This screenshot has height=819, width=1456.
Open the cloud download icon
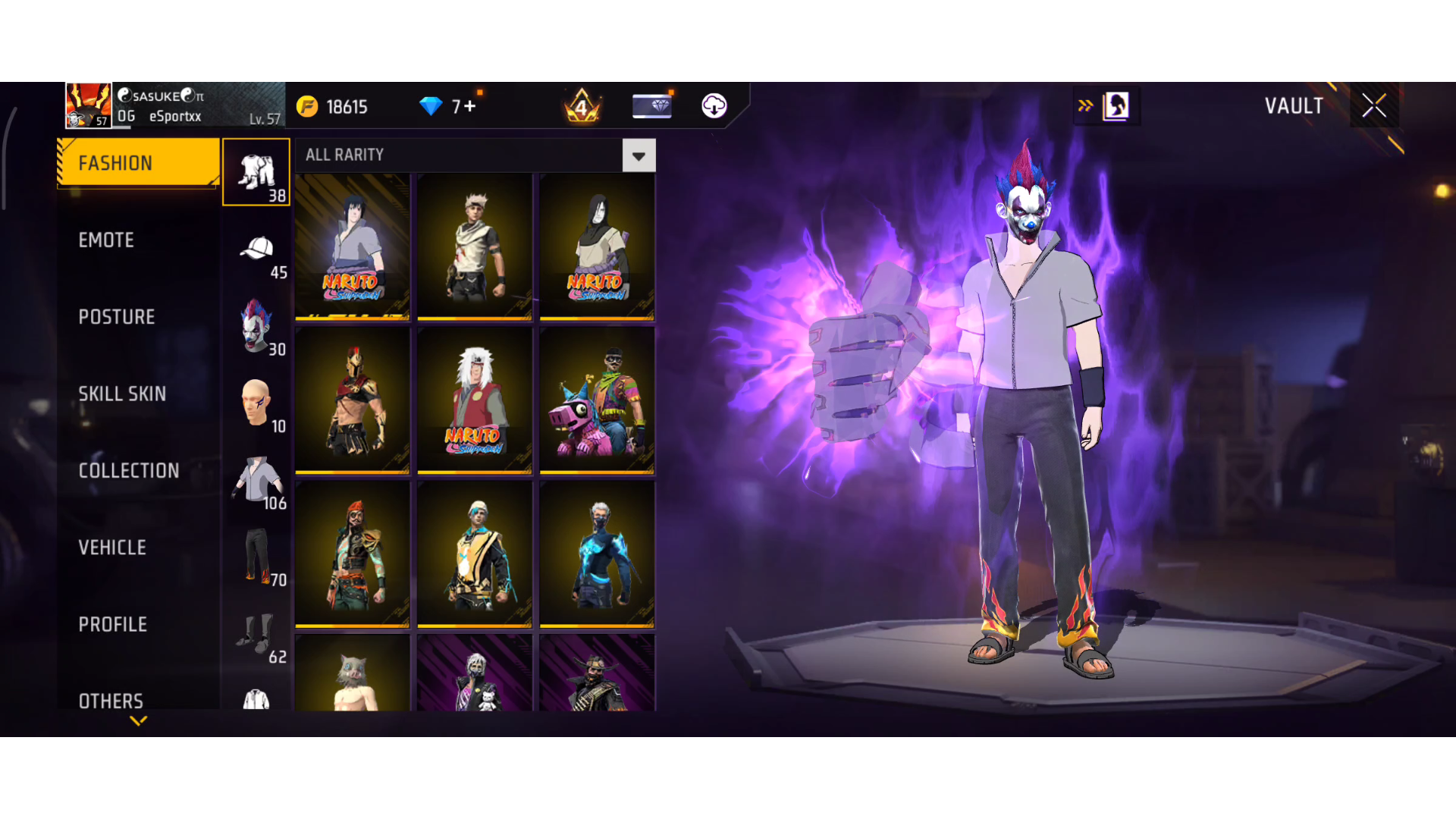tap(714, 105)
